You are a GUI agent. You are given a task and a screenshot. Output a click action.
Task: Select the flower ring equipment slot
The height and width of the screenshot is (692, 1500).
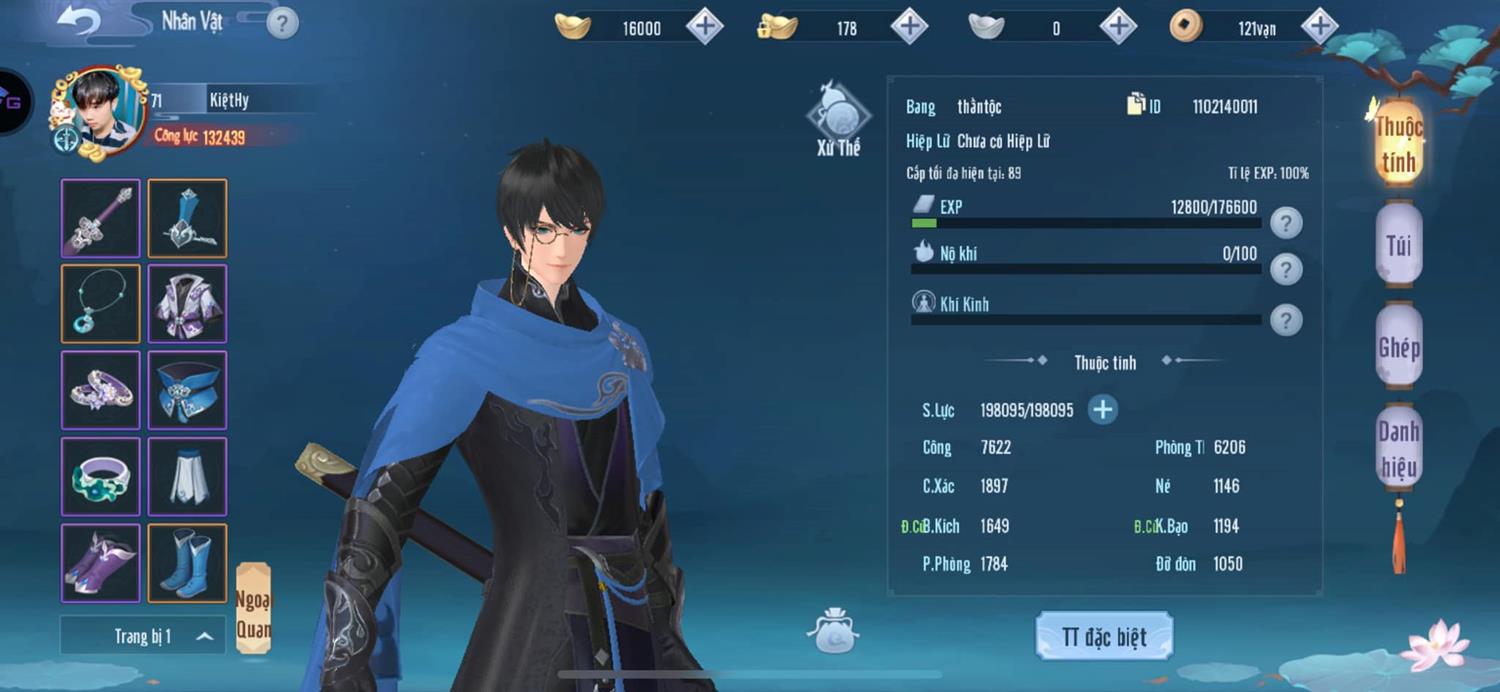[101, 476]
